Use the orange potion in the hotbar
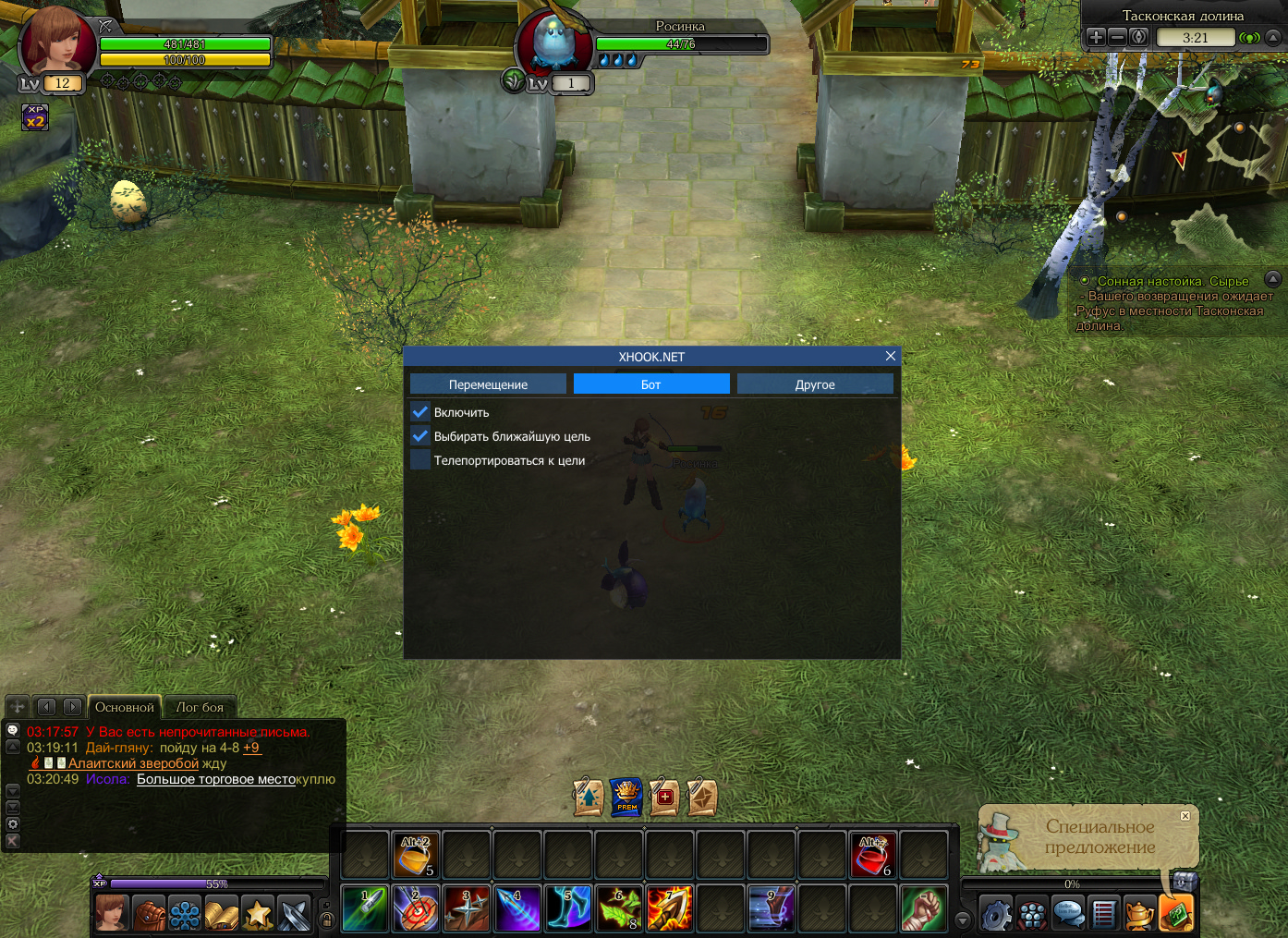Viewport: 1288px width, 938px height. 416,855
